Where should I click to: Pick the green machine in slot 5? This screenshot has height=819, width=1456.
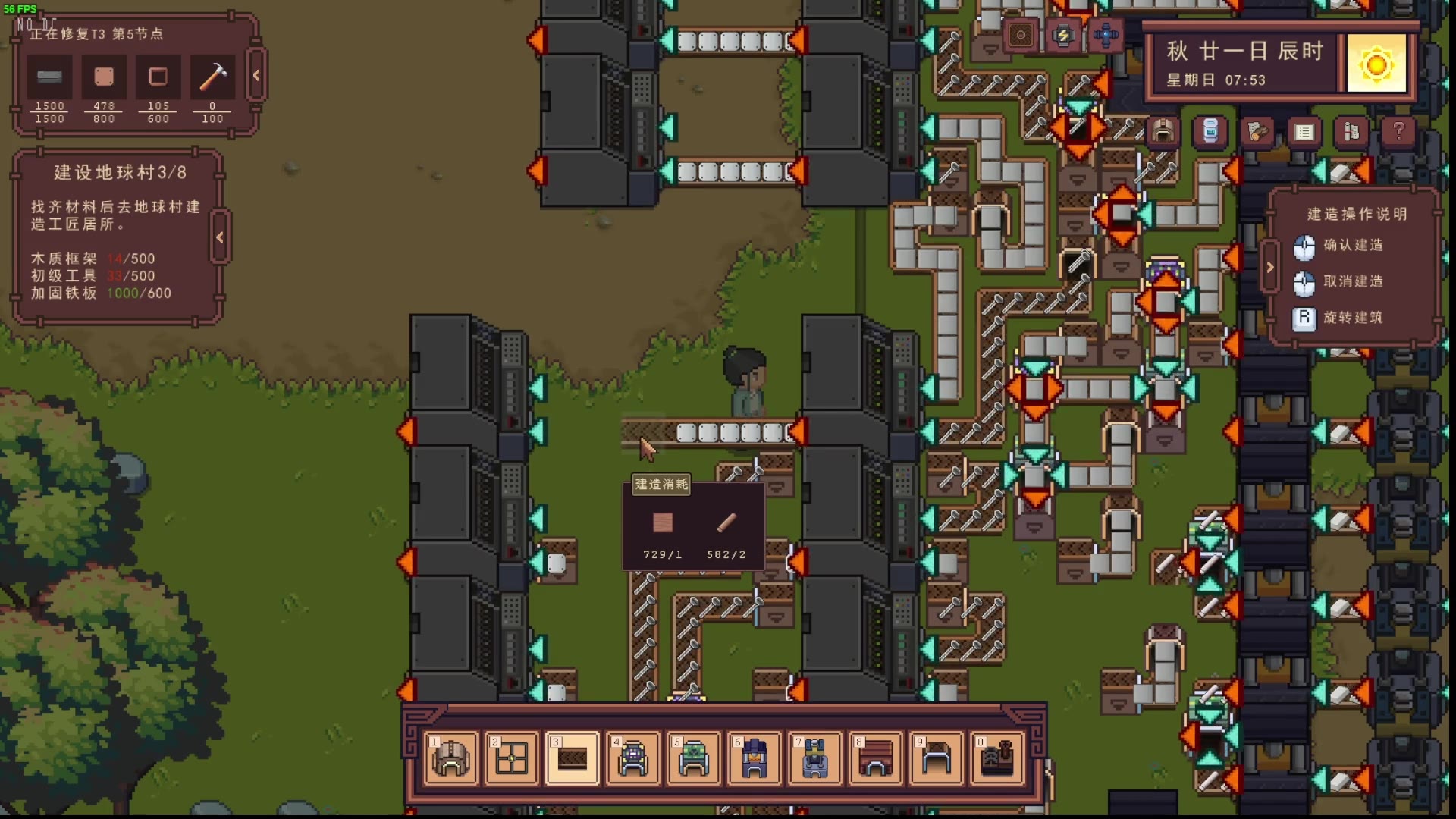point(694,758)
